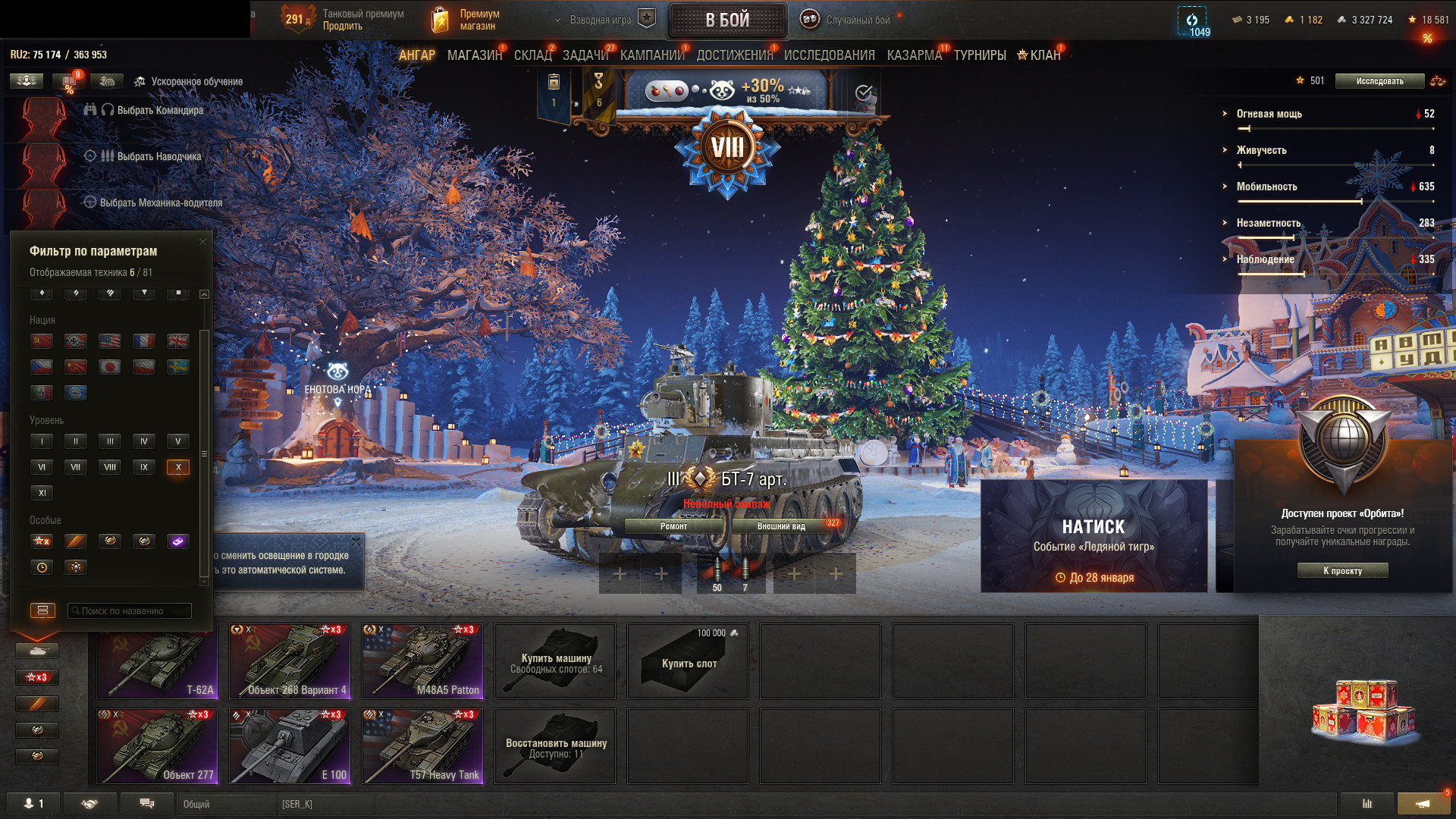Select the T57 Heavy Tank card

(422, 746)
